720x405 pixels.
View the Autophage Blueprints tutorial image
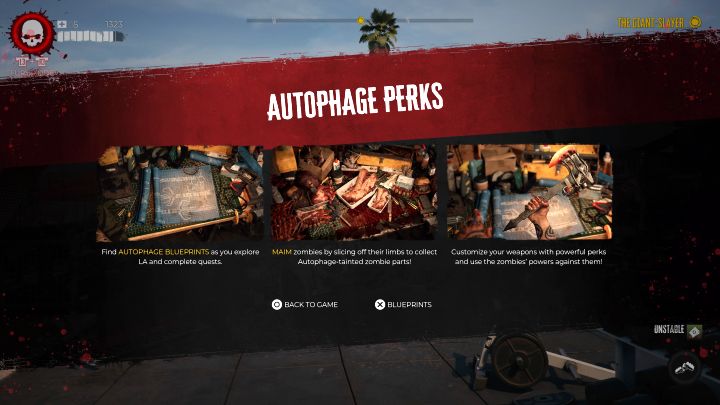(x=180, y=194)
